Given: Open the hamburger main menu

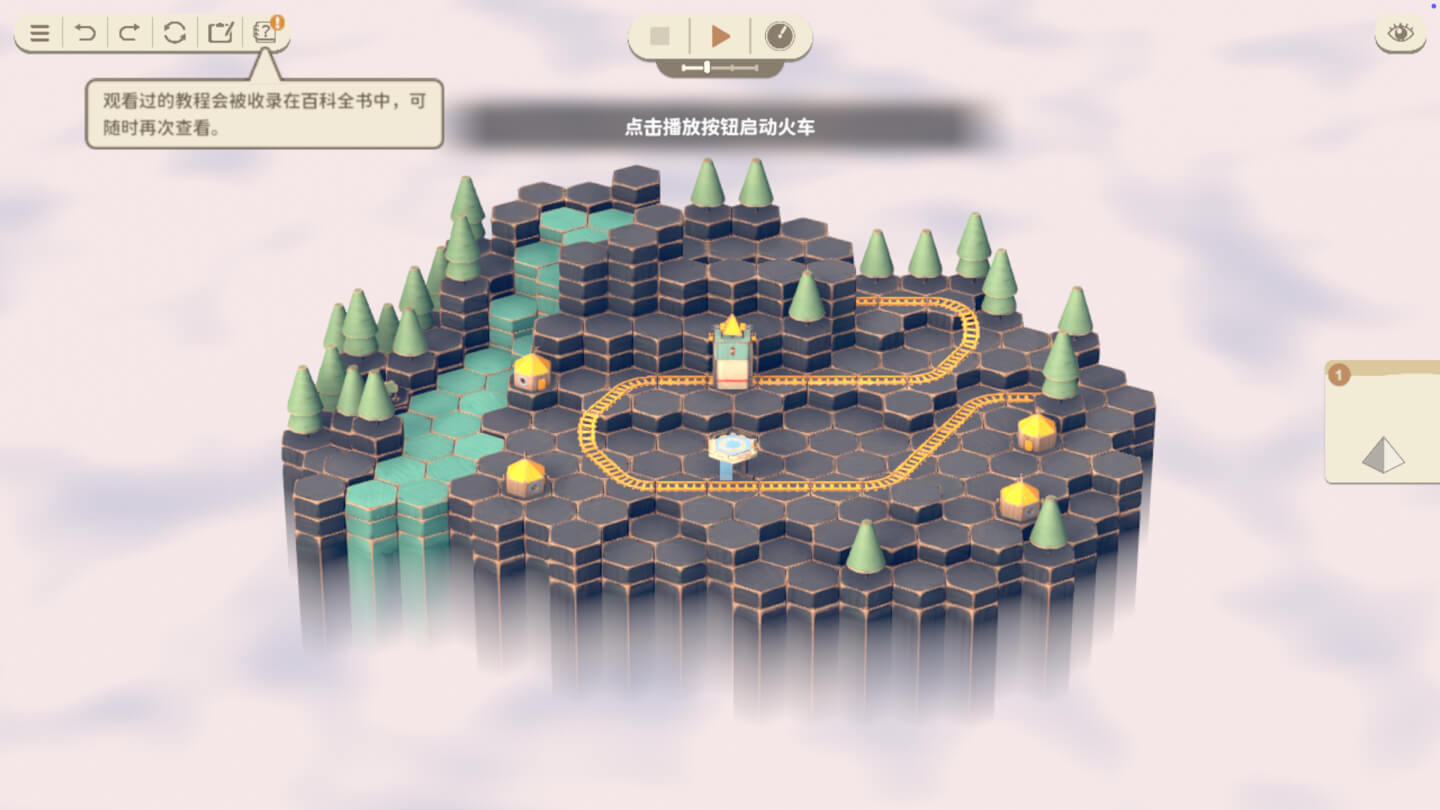Looking at the screenshot, I should tap(40, 33).
